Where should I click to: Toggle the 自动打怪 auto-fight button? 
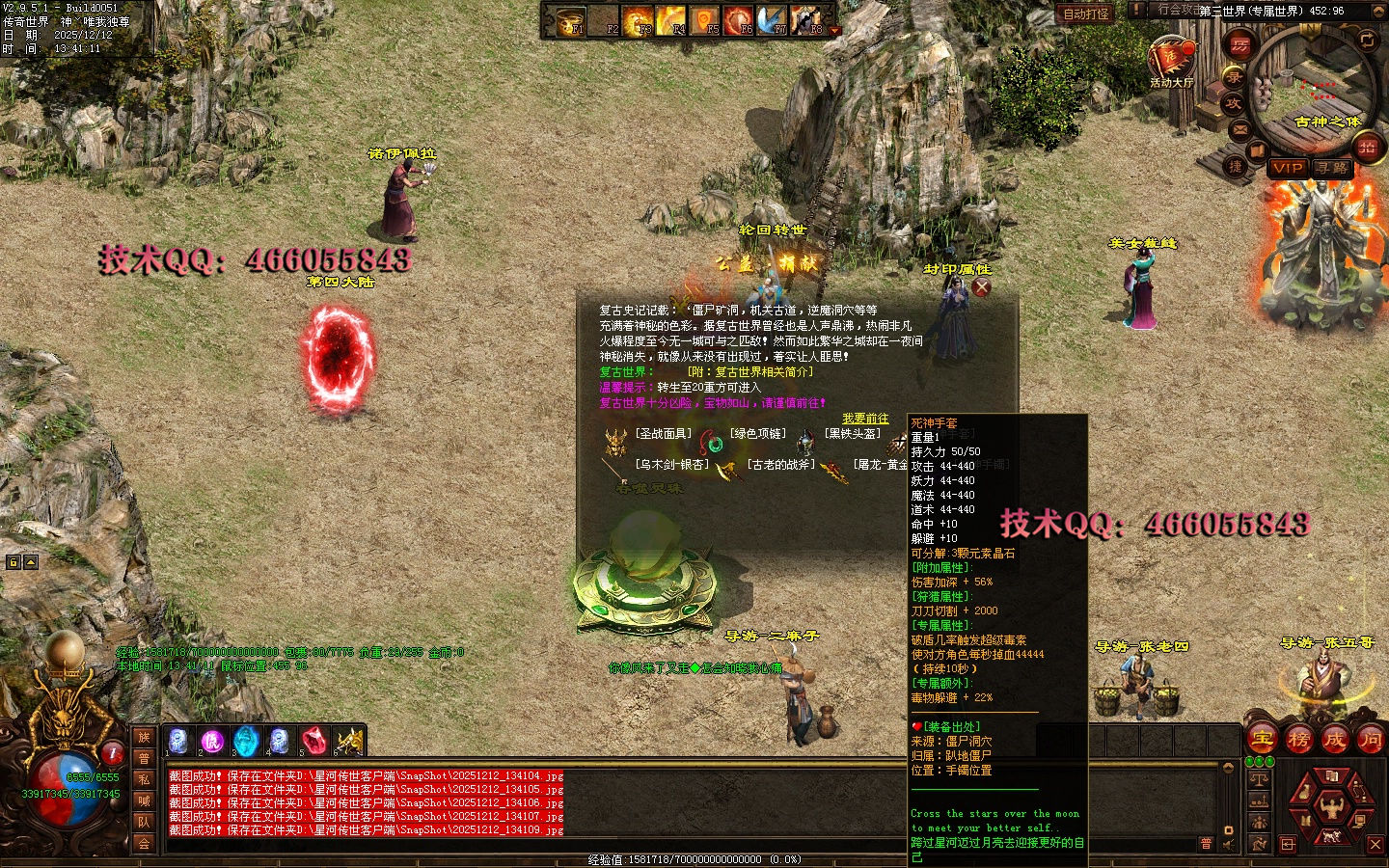tap(1086, 14)
